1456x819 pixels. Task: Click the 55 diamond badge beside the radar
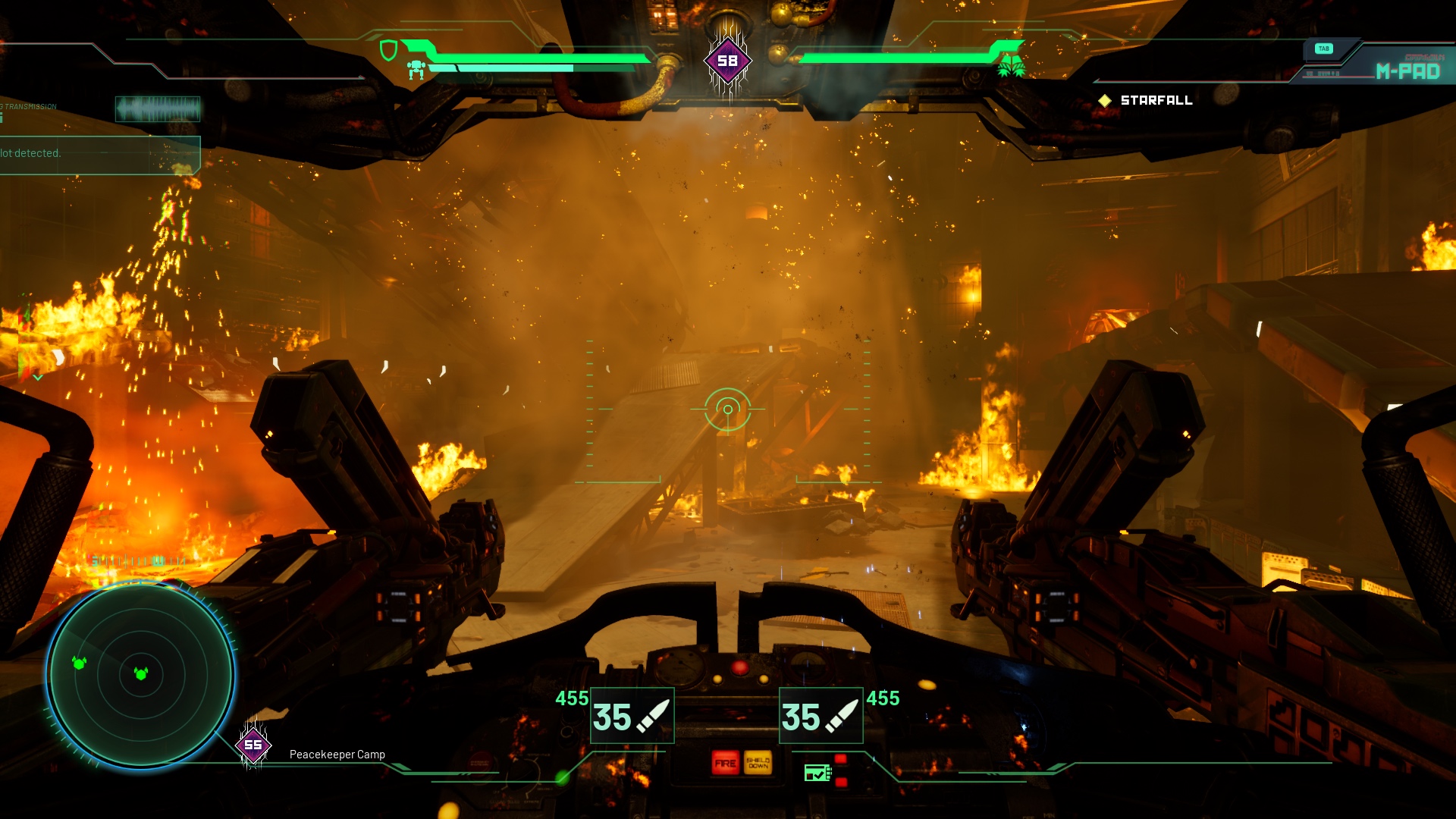[x=253, y=745]
